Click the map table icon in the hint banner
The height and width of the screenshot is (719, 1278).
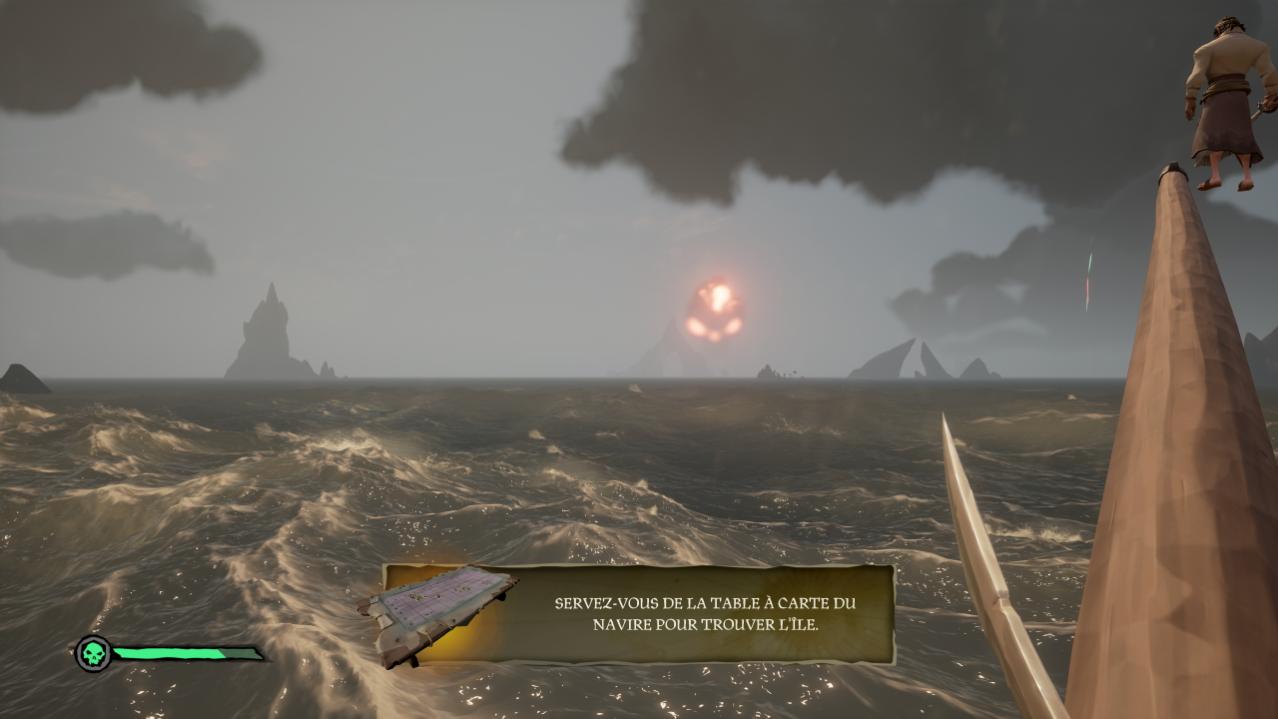pos(439,610)
